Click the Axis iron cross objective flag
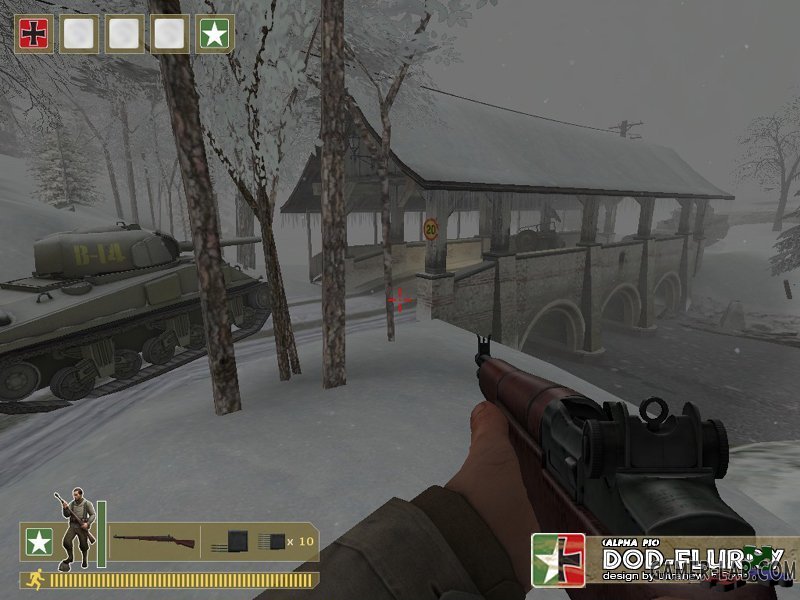The image size is (800, 600). point(32,34)
